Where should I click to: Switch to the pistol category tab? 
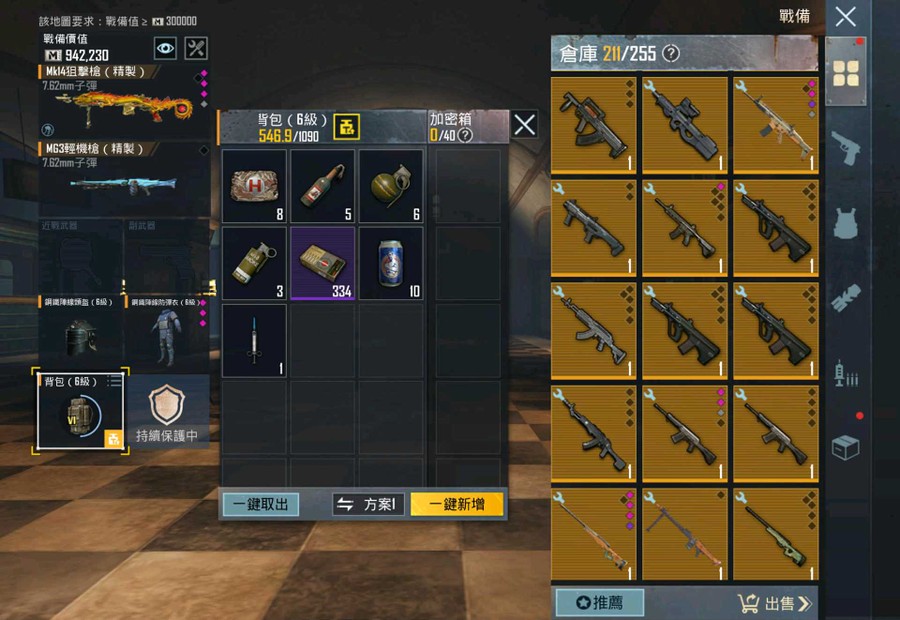click(846, 147)
